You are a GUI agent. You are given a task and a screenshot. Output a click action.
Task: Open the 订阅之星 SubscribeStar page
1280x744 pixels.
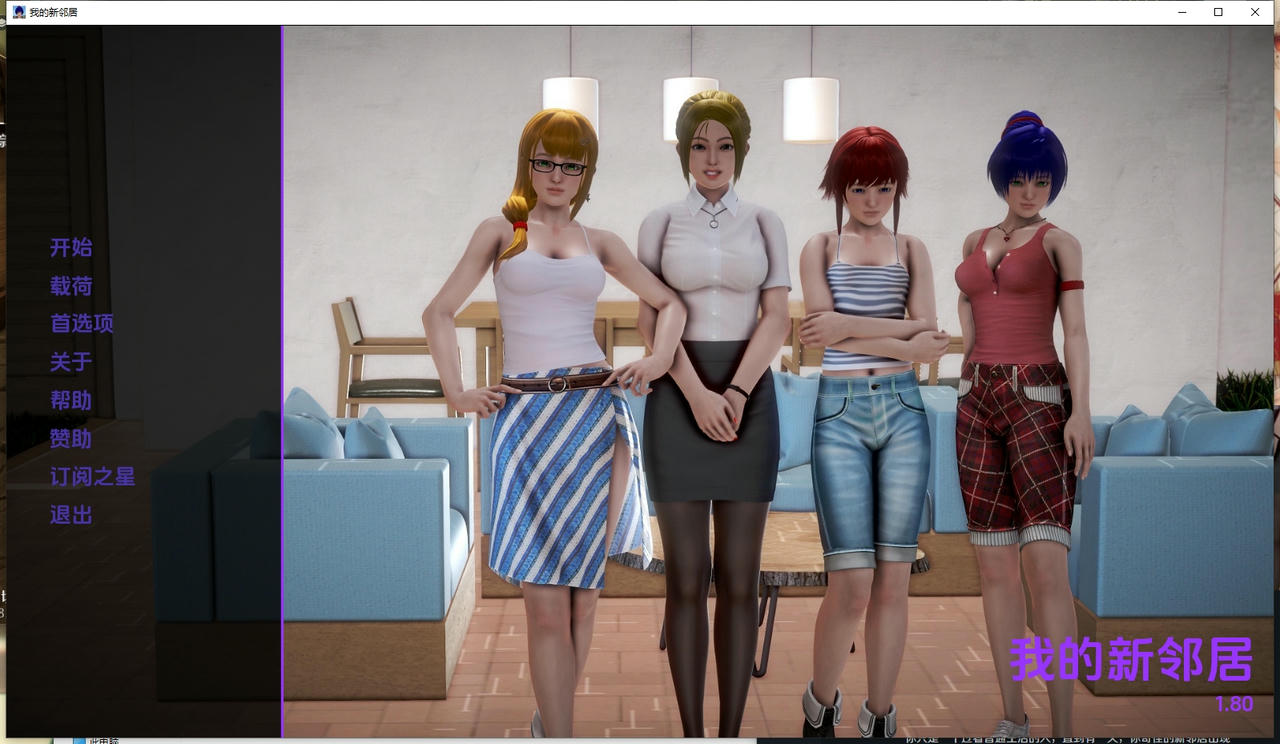point(91,477)
